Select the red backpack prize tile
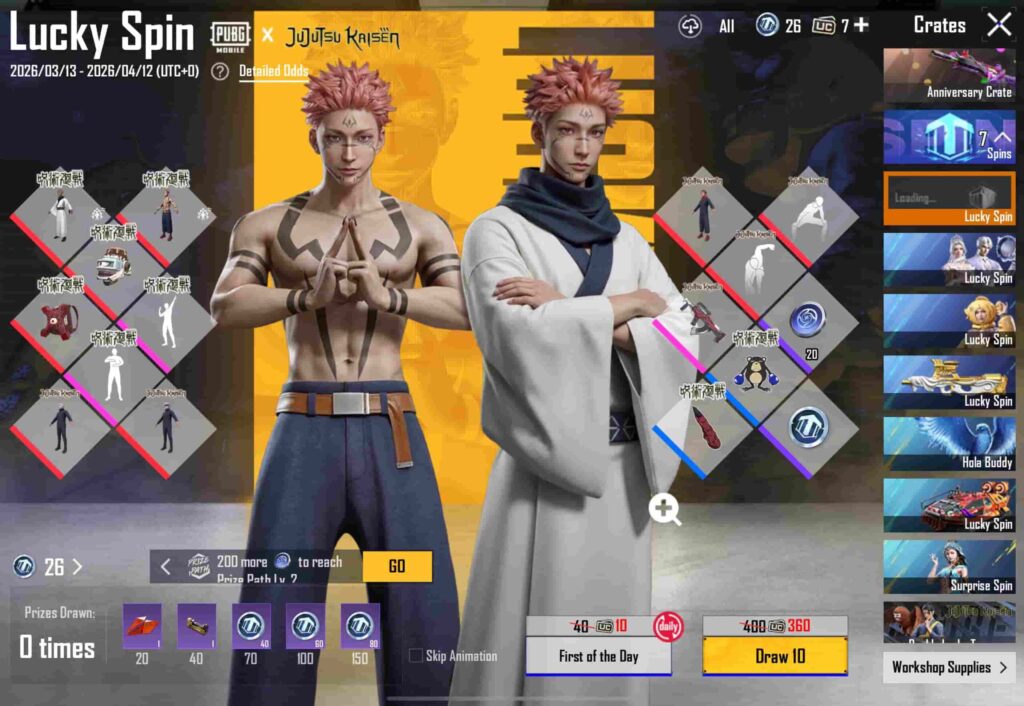 [x=60, y=320]
